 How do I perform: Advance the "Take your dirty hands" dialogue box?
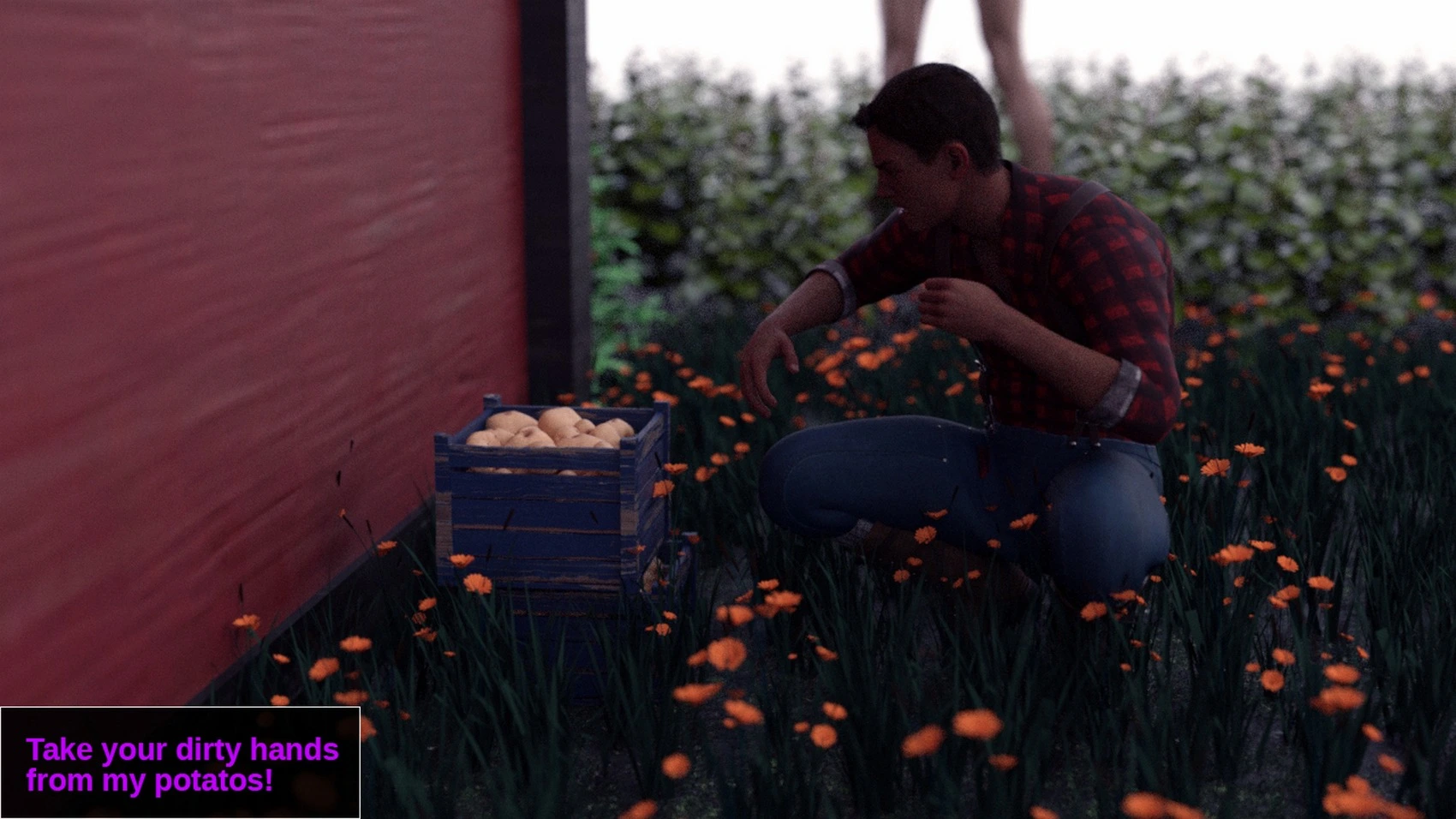pos(181,763)
